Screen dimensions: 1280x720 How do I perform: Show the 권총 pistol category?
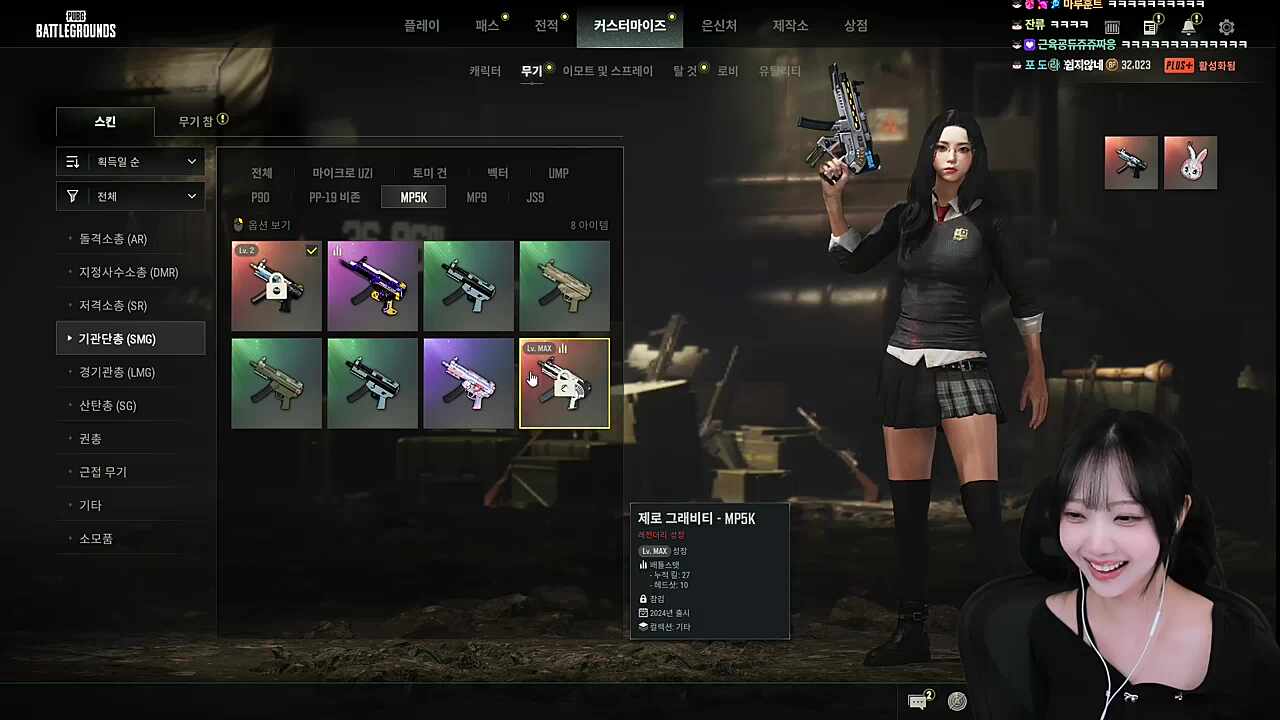tap(91, 439)
